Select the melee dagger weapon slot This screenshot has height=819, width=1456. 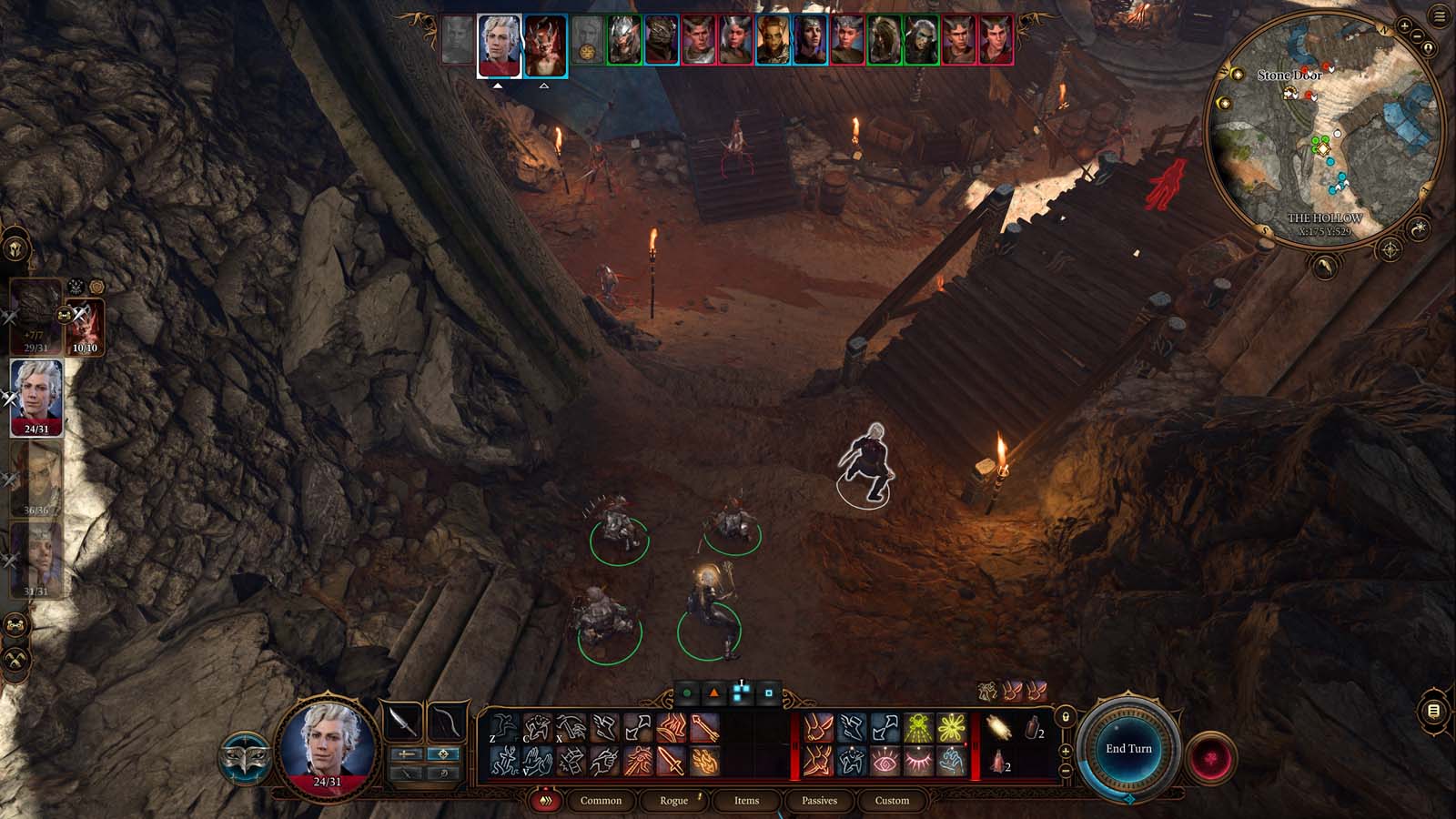[402, 722]
